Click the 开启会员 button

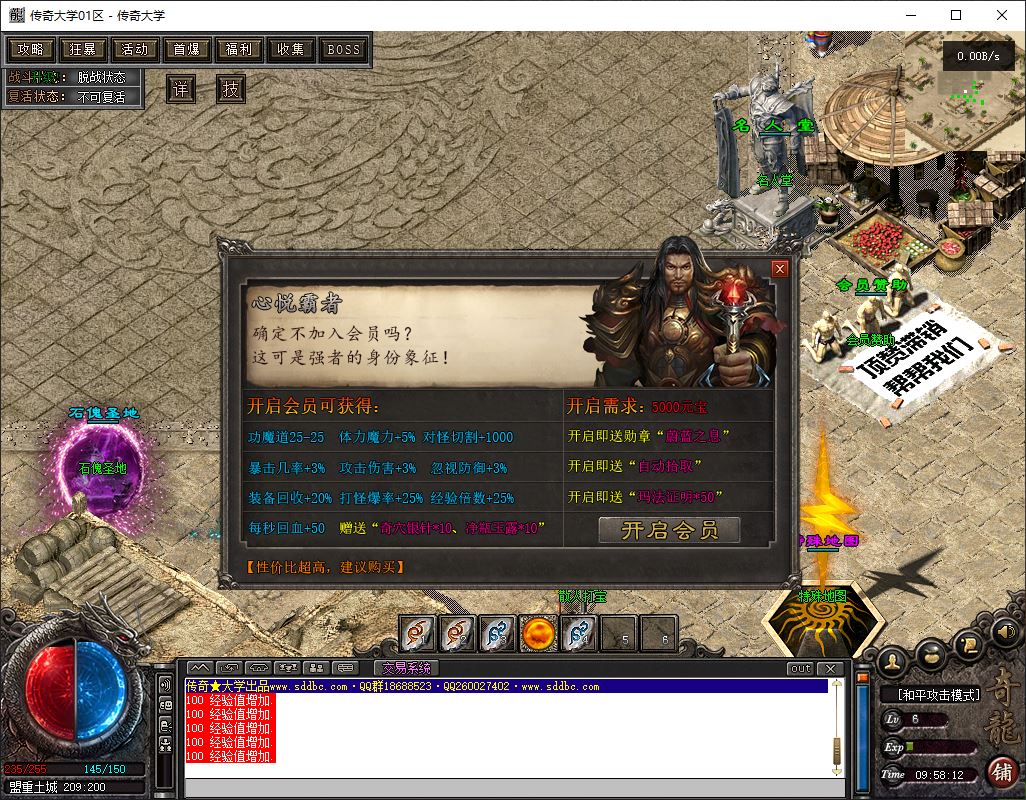(669, 530)
